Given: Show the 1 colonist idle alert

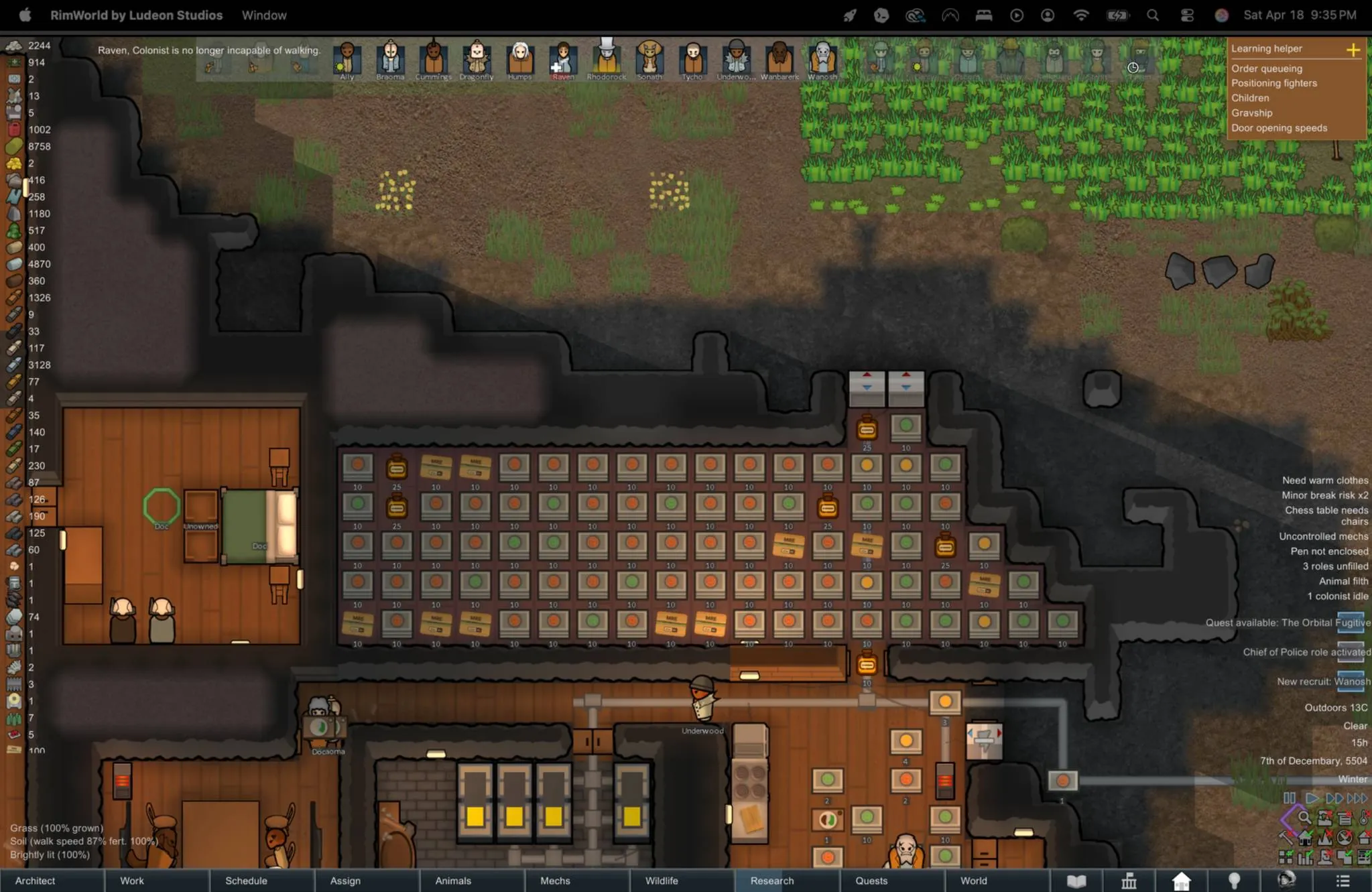Looking at the screenshot, I should click(1337, 596).
